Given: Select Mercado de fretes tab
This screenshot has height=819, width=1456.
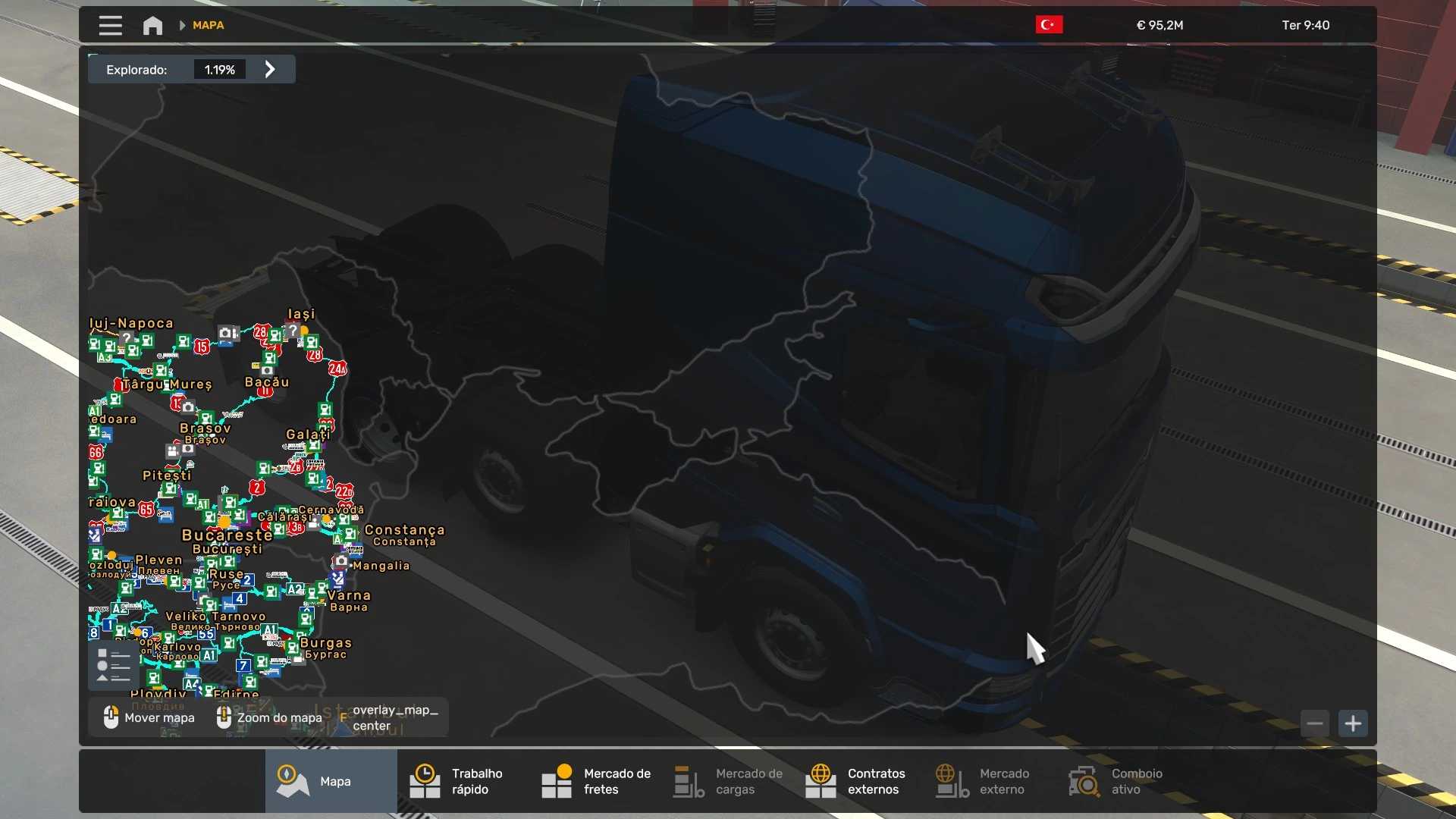Looking at the screenshot, I should coord(595,781).
